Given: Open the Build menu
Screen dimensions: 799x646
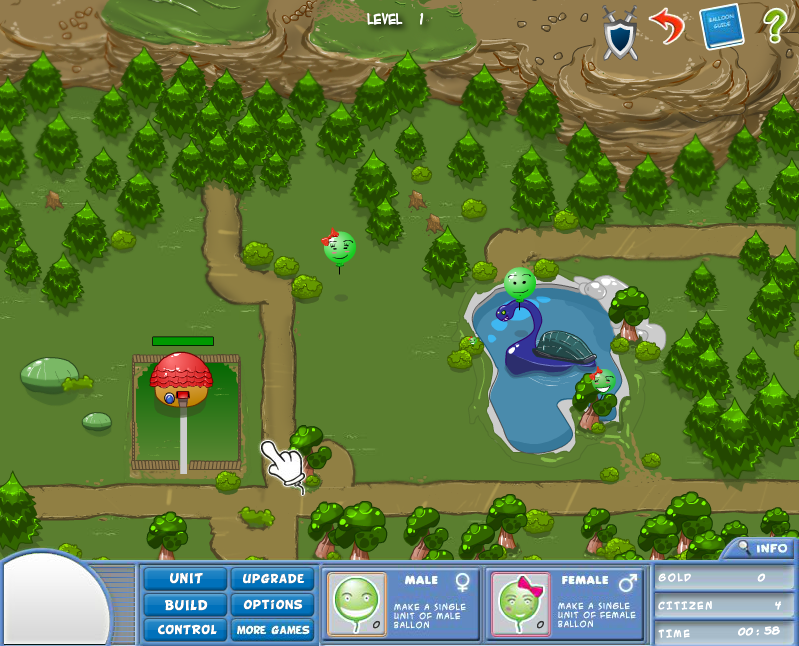Looking at the screenshot, I should [x=186, y=605].
